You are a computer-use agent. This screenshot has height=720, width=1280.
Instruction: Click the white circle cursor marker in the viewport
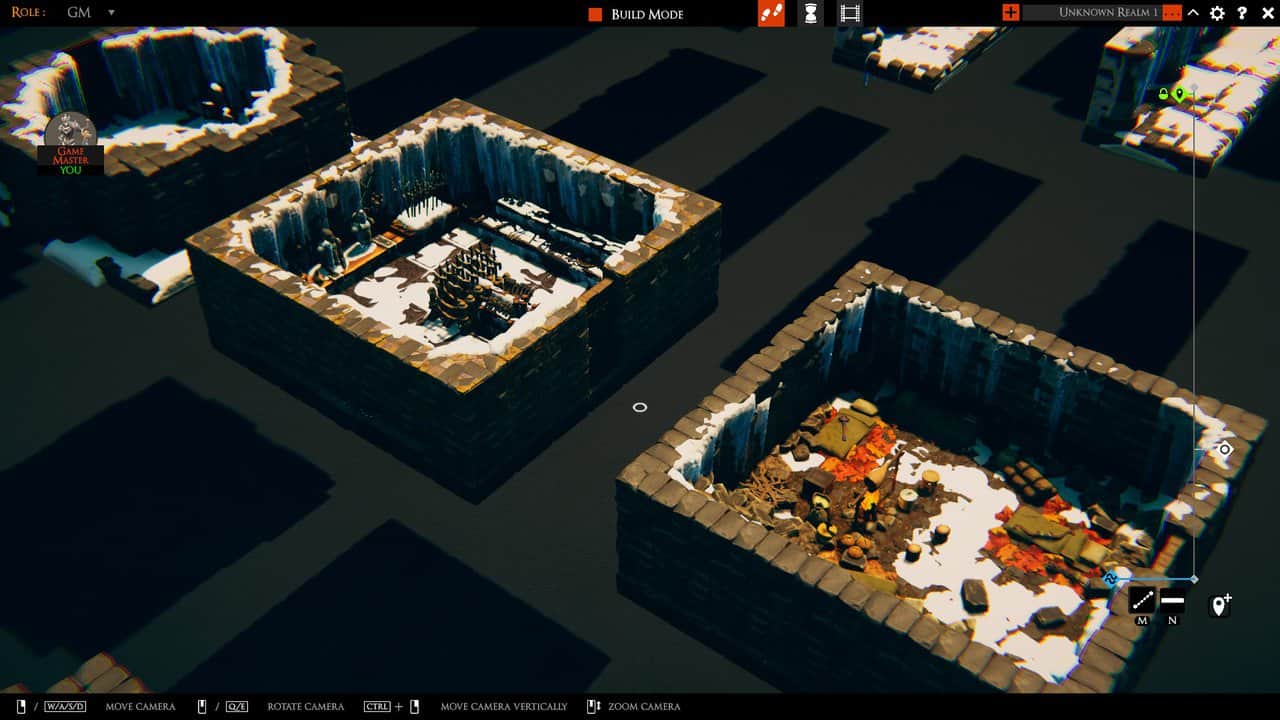click(640, 407)
